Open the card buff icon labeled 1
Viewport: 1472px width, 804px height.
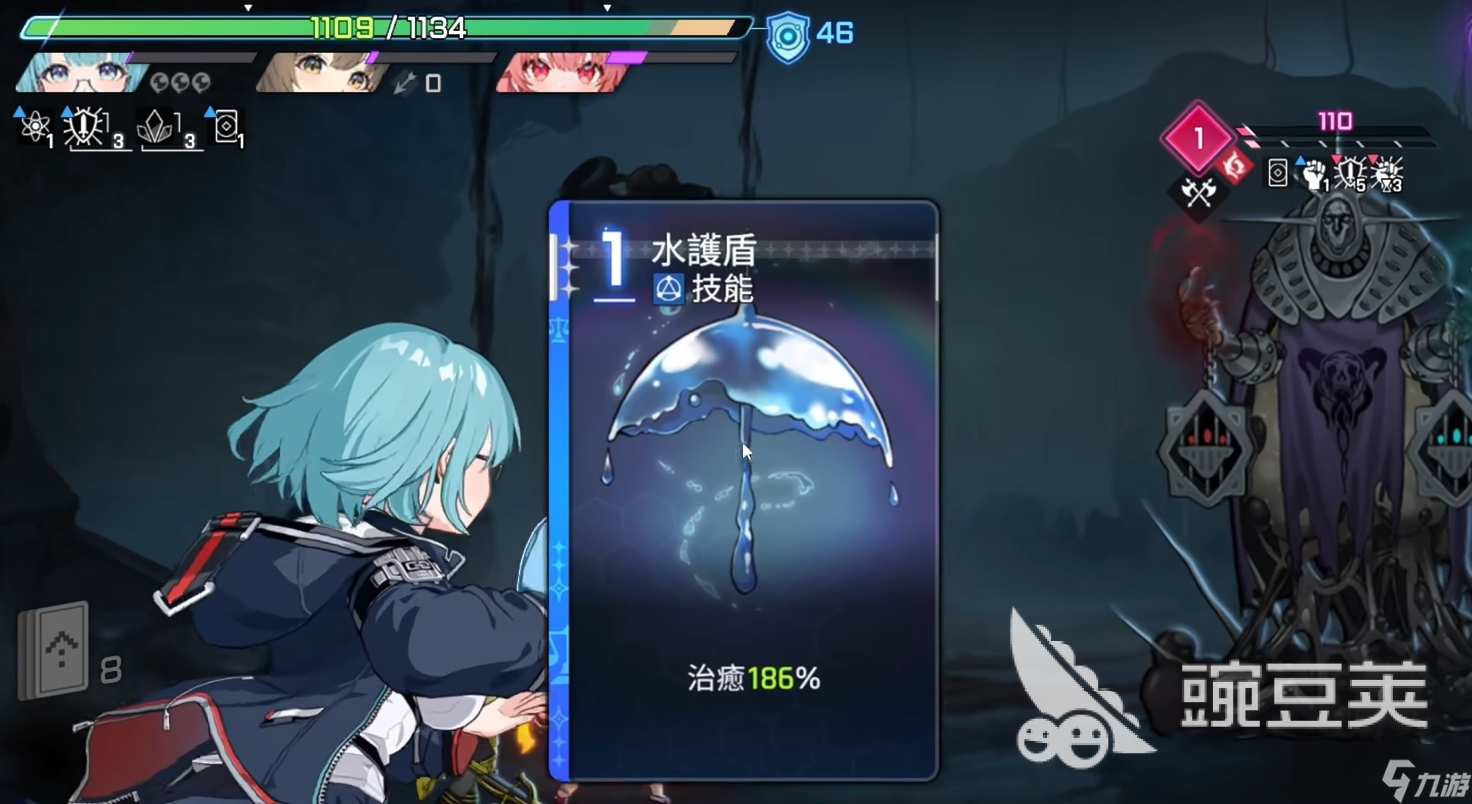tap(227, 127)
